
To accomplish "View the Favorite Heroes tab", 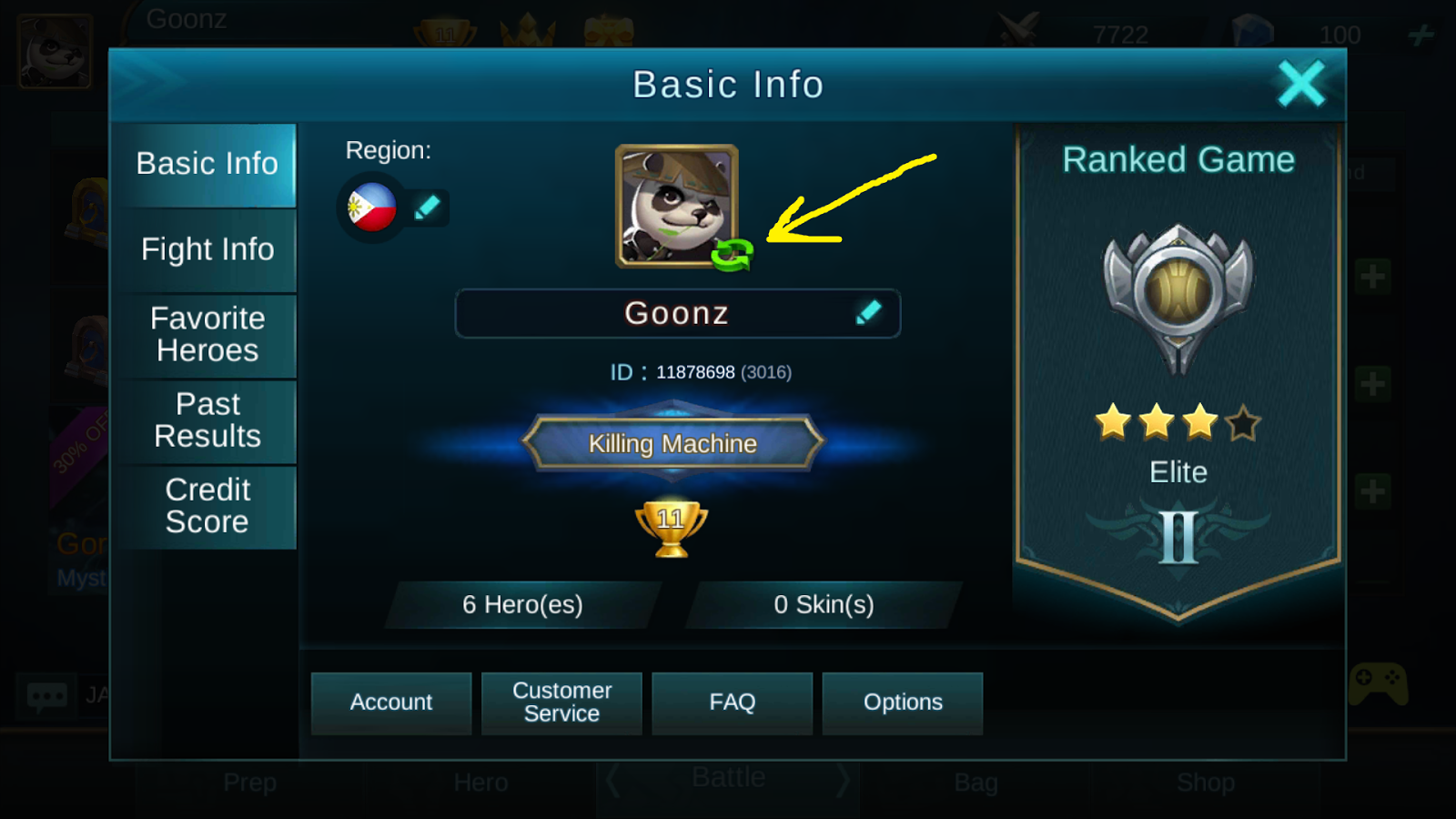I will coord(207,335).
